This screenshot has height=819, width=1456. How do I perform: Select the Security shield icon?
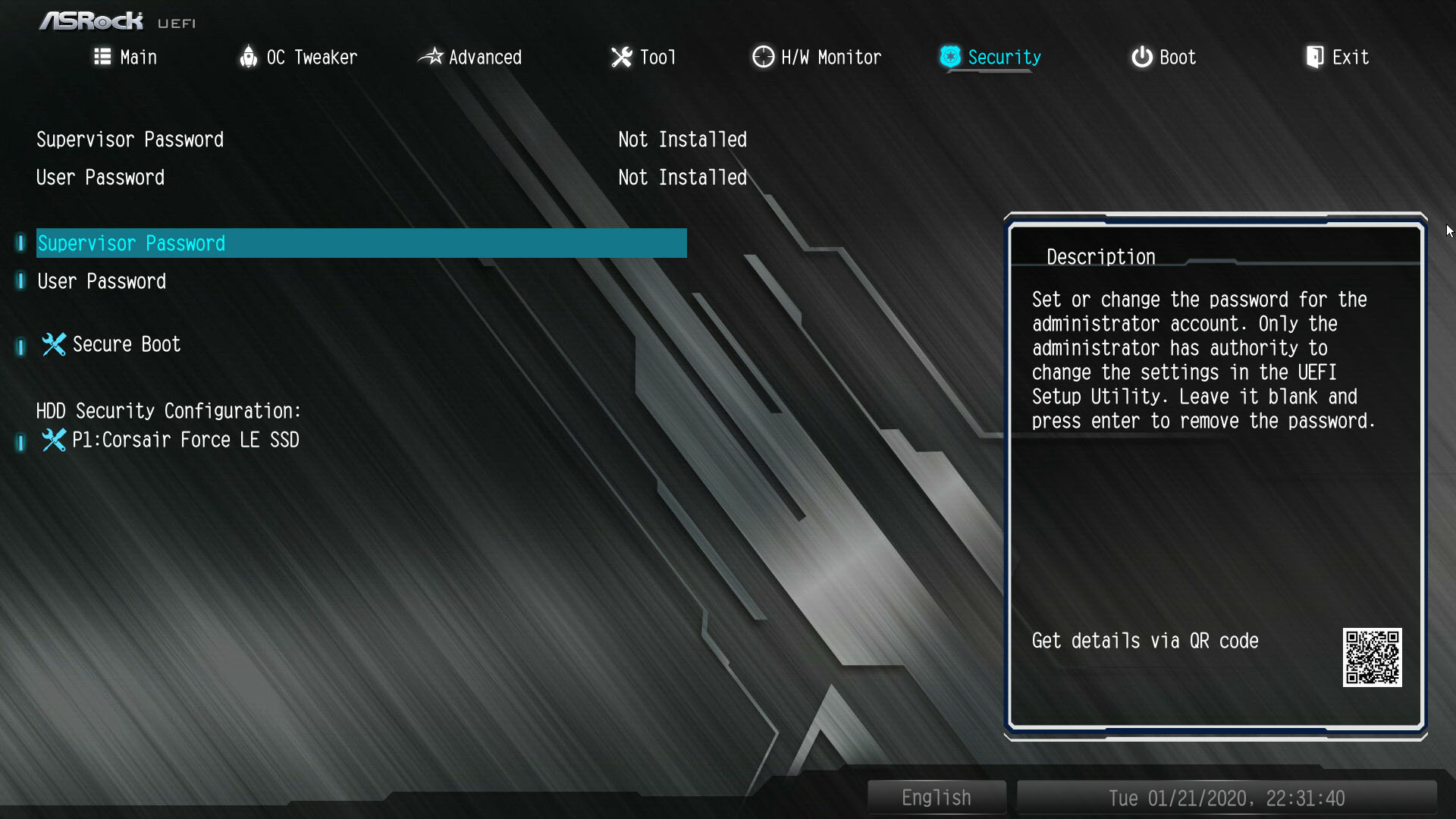950,57
